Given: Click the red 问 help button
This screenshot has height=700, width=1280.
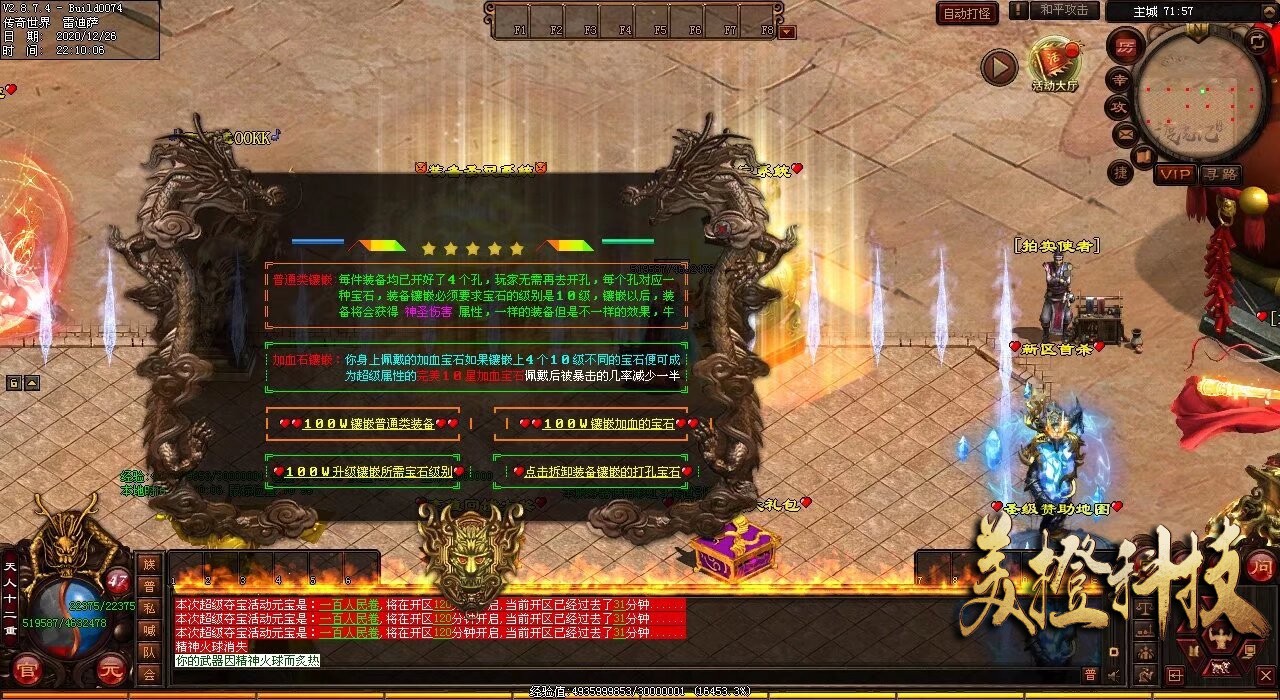Looking at the screenshot, I should click(x=1260, y=568).
